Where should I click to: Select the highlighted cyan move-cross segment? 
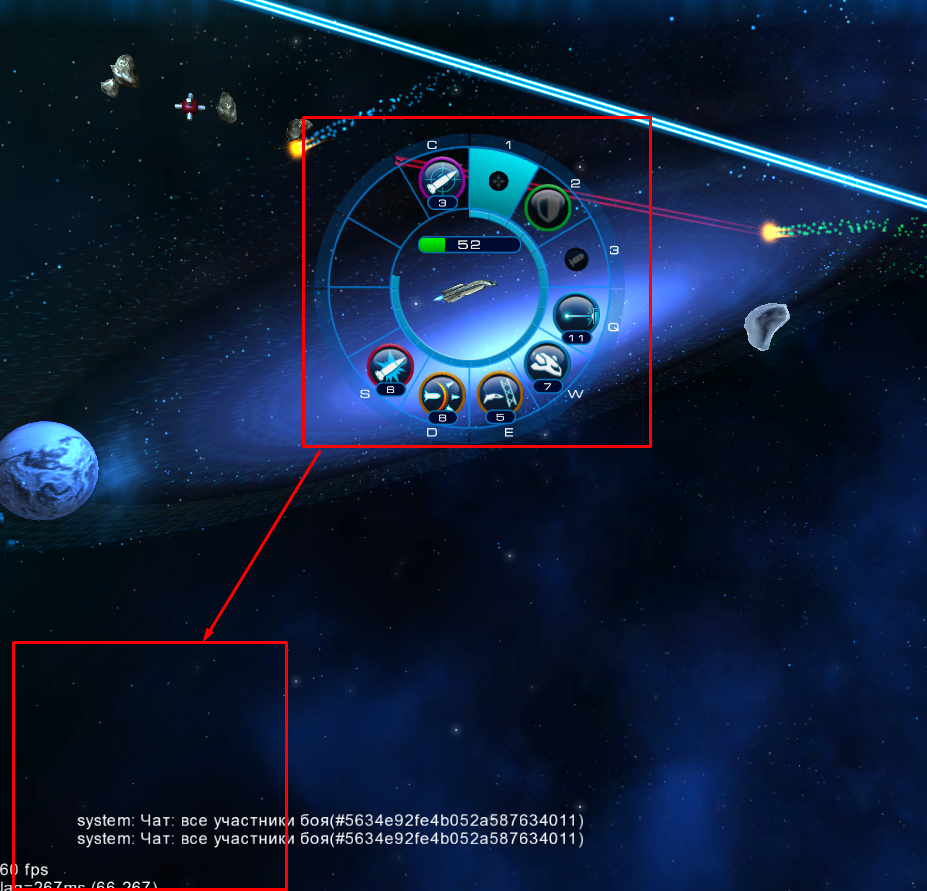coord(497,181)
